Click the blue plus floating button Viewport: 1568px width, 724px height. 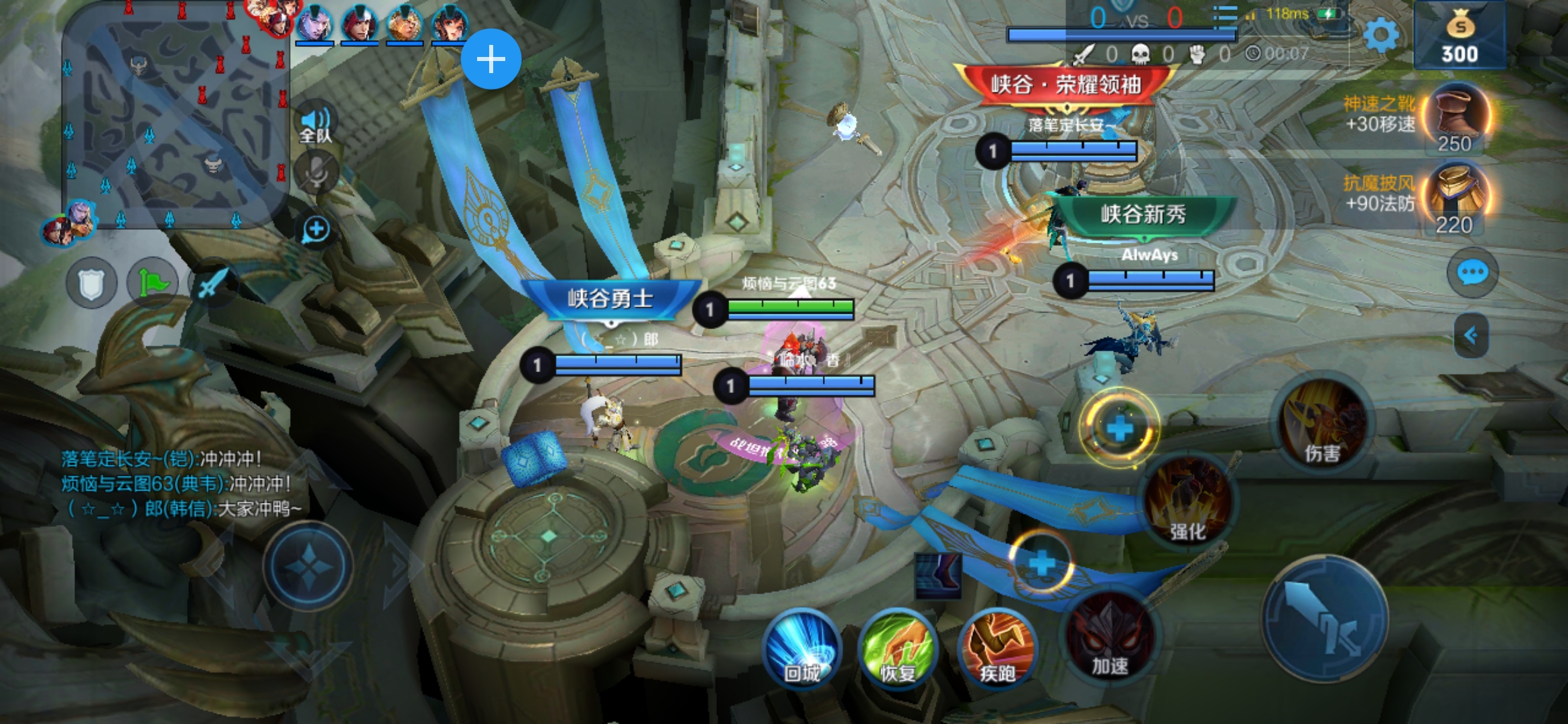pyautogui.click(x=491, y=59)
